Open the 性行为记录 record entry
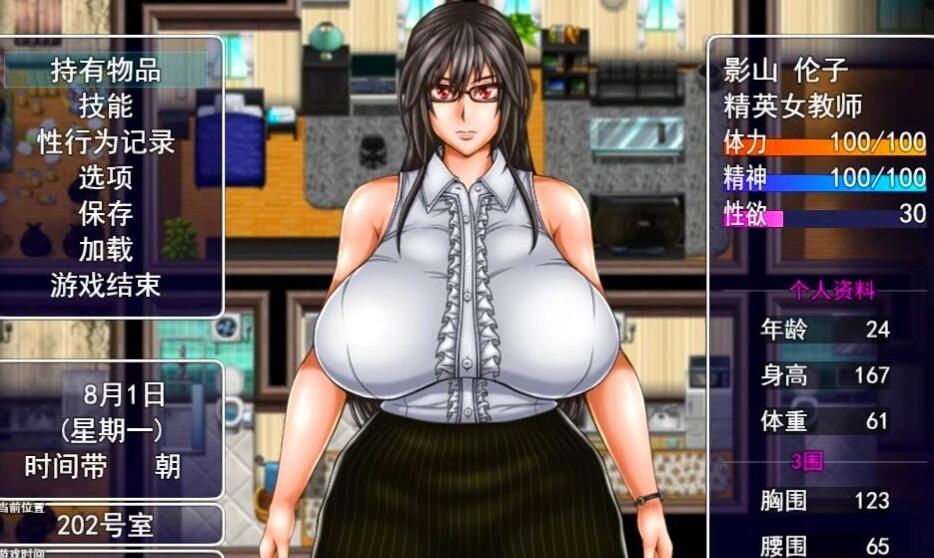 coord(106,142)
